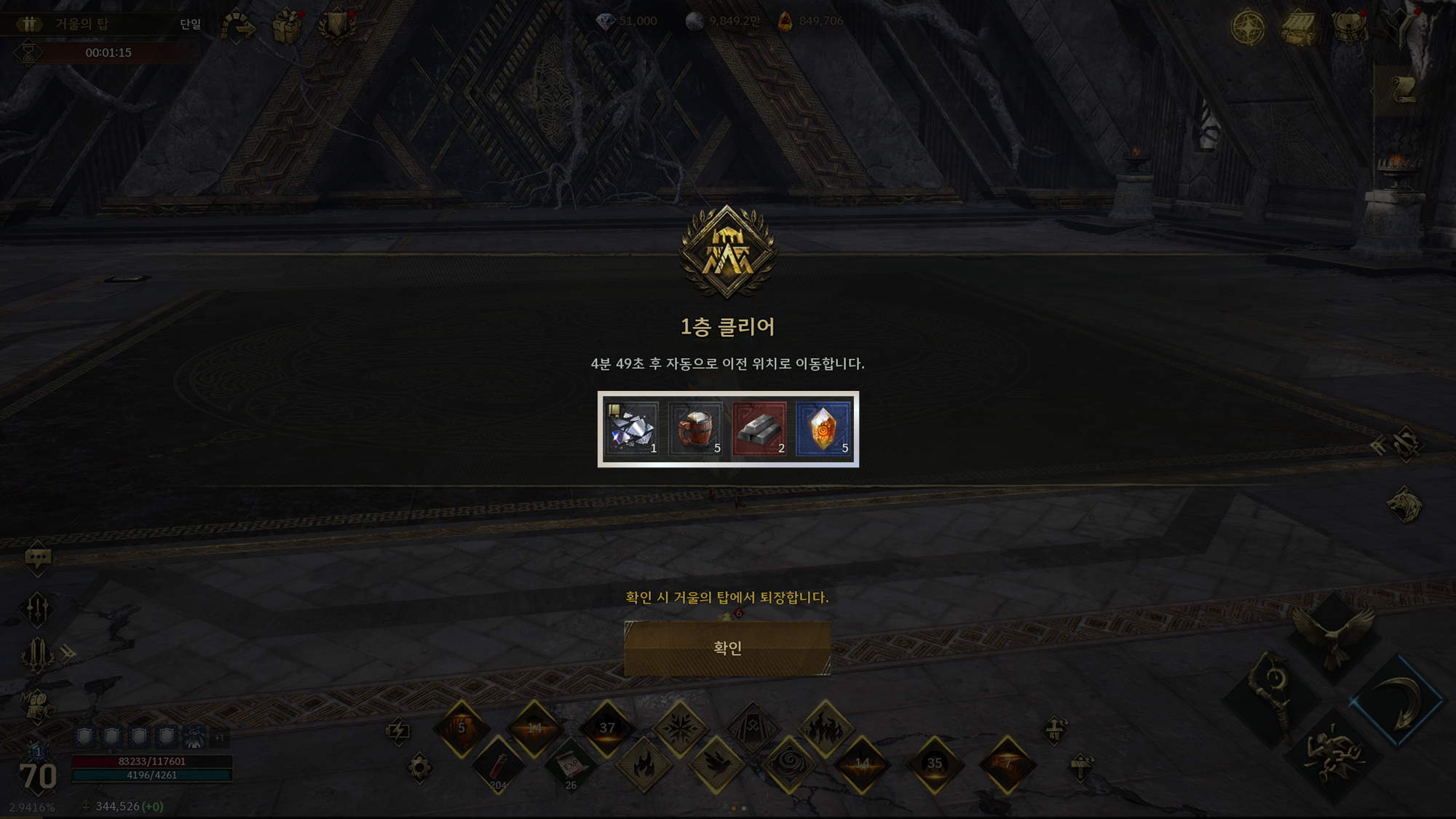Choose the silver ingots reward slot
Viewport: 1456px width, 819px height.
pos(759,430)
